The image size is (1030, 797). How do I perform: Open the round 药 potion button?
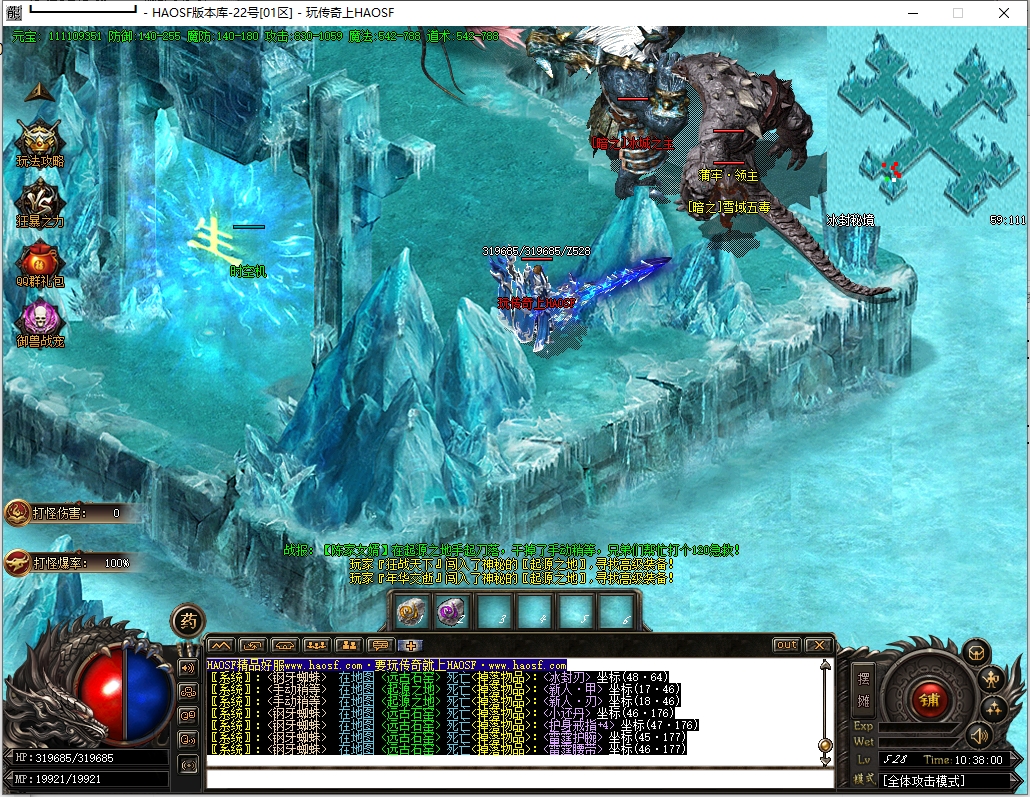(x=187, y=621)
